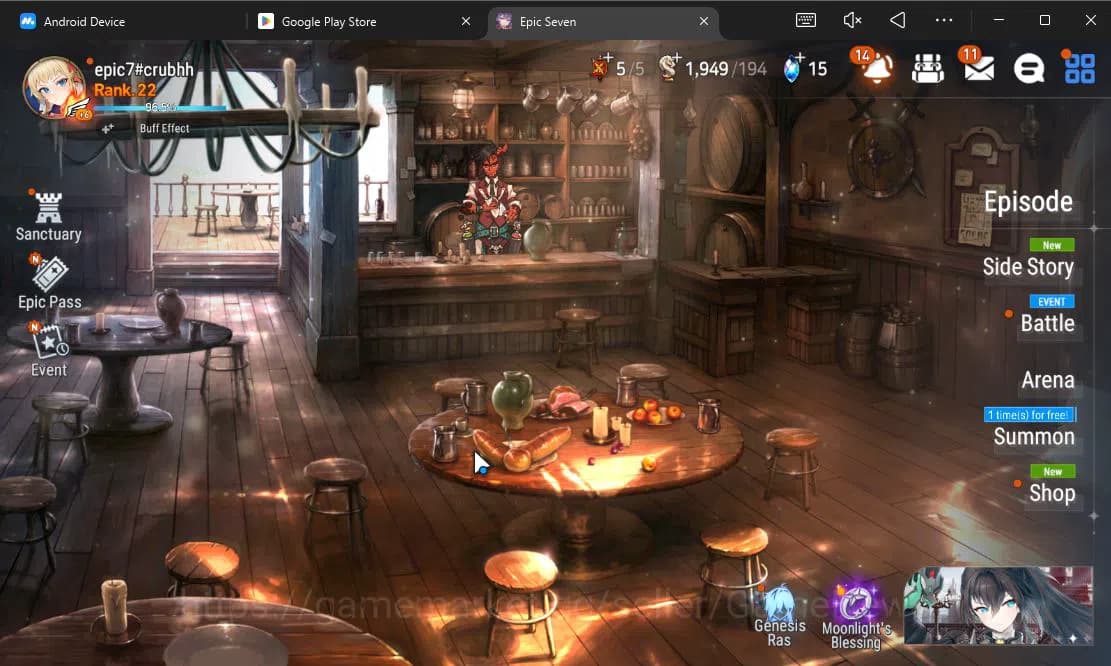
Task: Open the Event page
Action: point(48,350)
